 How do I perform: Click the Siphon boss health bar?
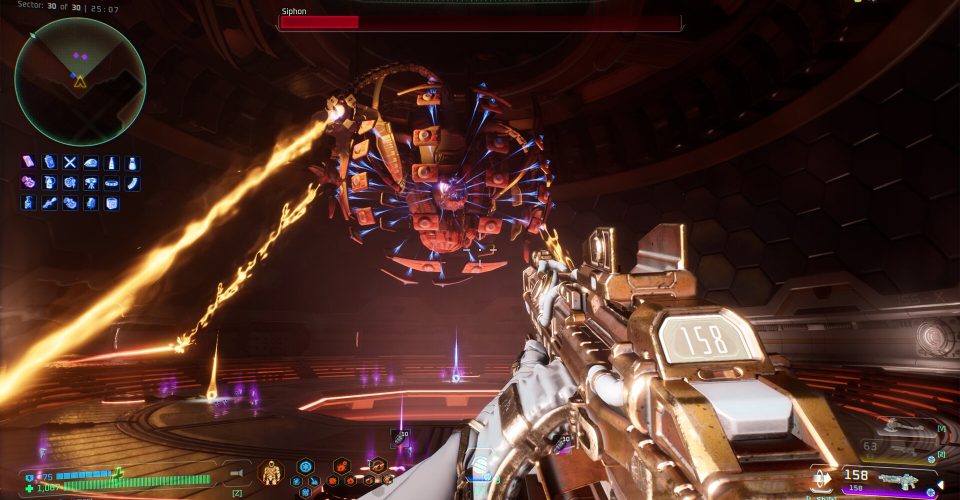[x=480, y=22]
